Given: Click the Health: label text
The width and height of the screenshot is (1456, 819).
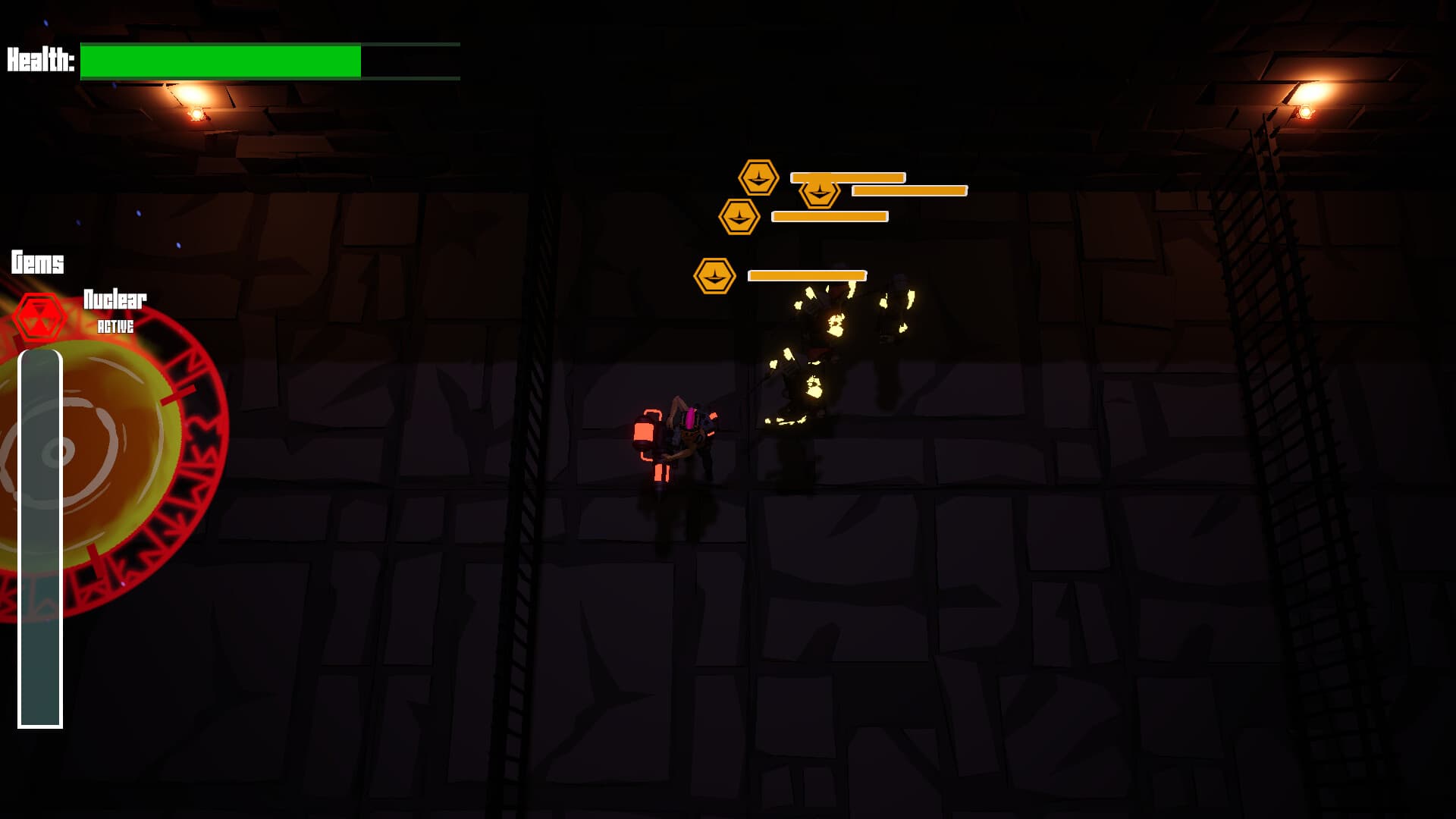Looking at the screenshot, I should pyautogui.click(x=39, y=59).
